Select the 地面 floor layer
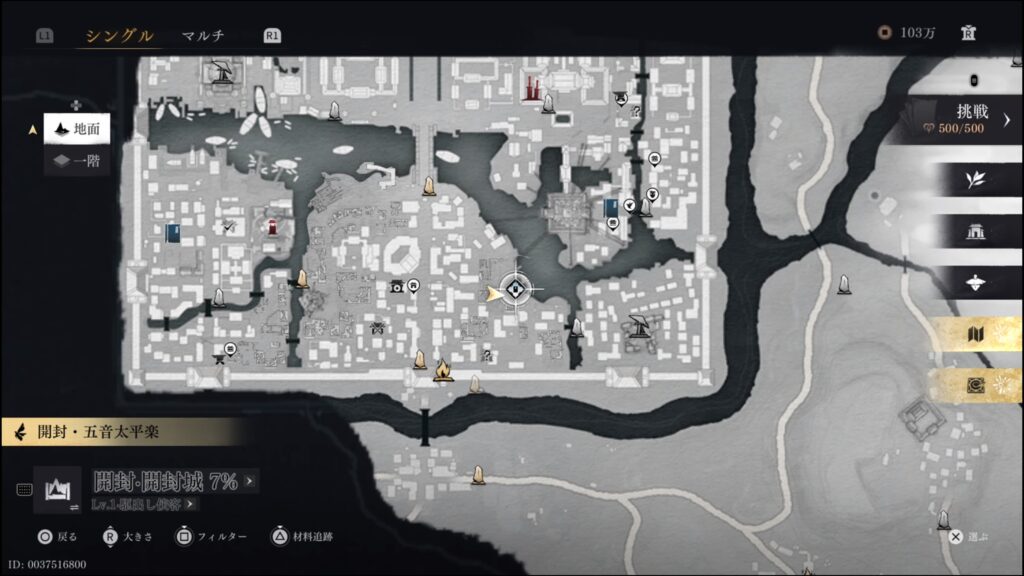1024x576 pixels. pos(77,129)
